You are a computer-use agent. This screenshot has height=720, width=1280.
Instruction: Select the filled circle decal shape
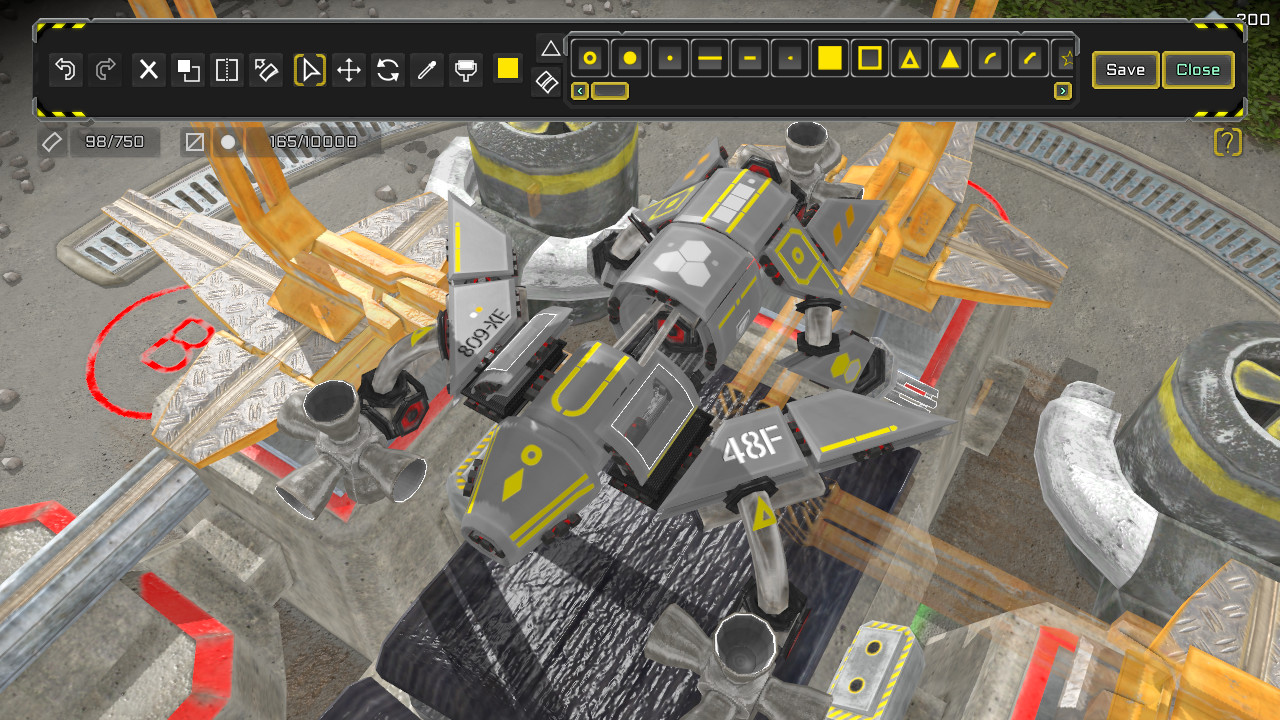click(630, 58)
